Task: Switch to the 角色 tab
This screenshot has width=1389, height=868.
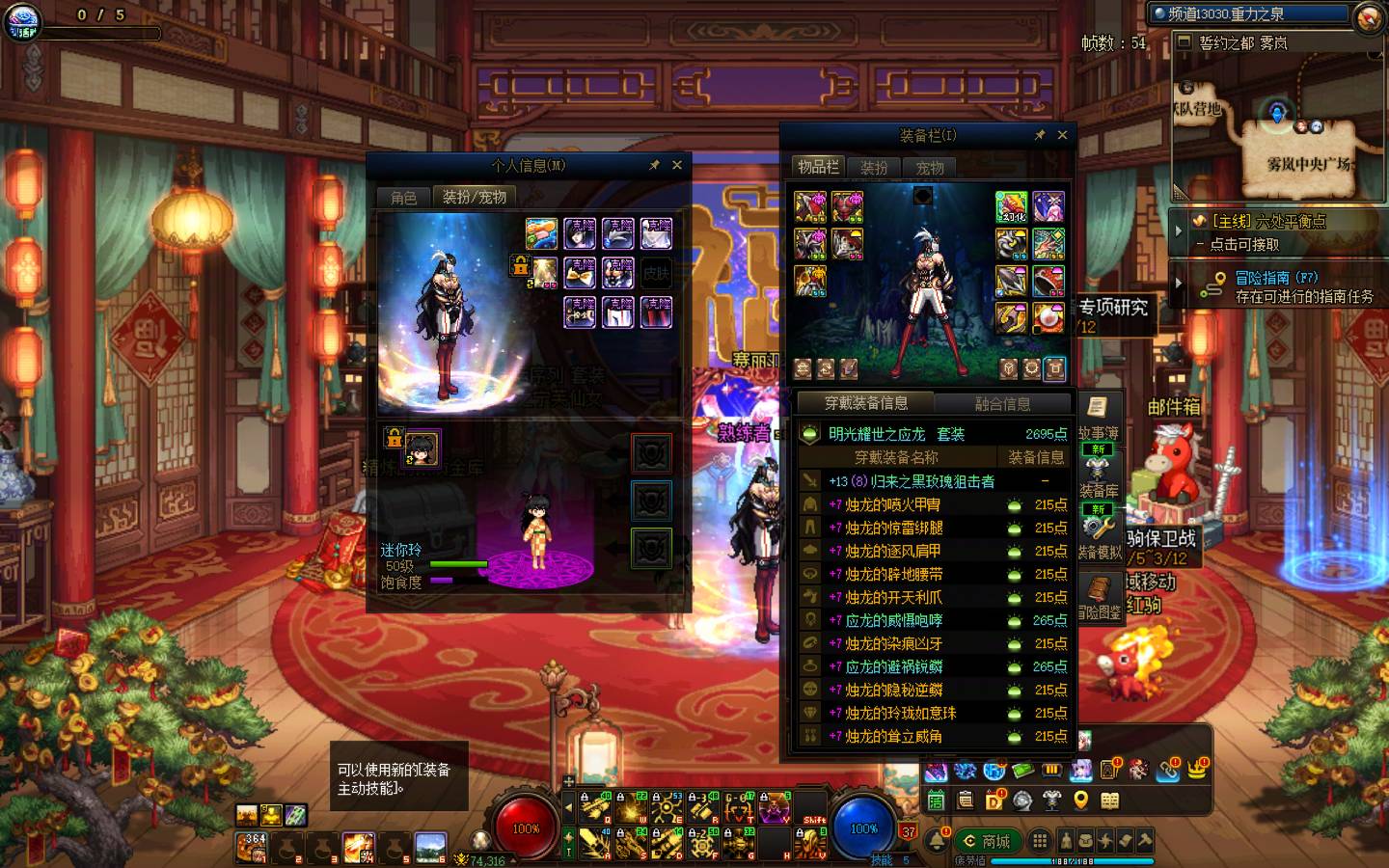Action: pyautogui.click(x=403, y=198)
